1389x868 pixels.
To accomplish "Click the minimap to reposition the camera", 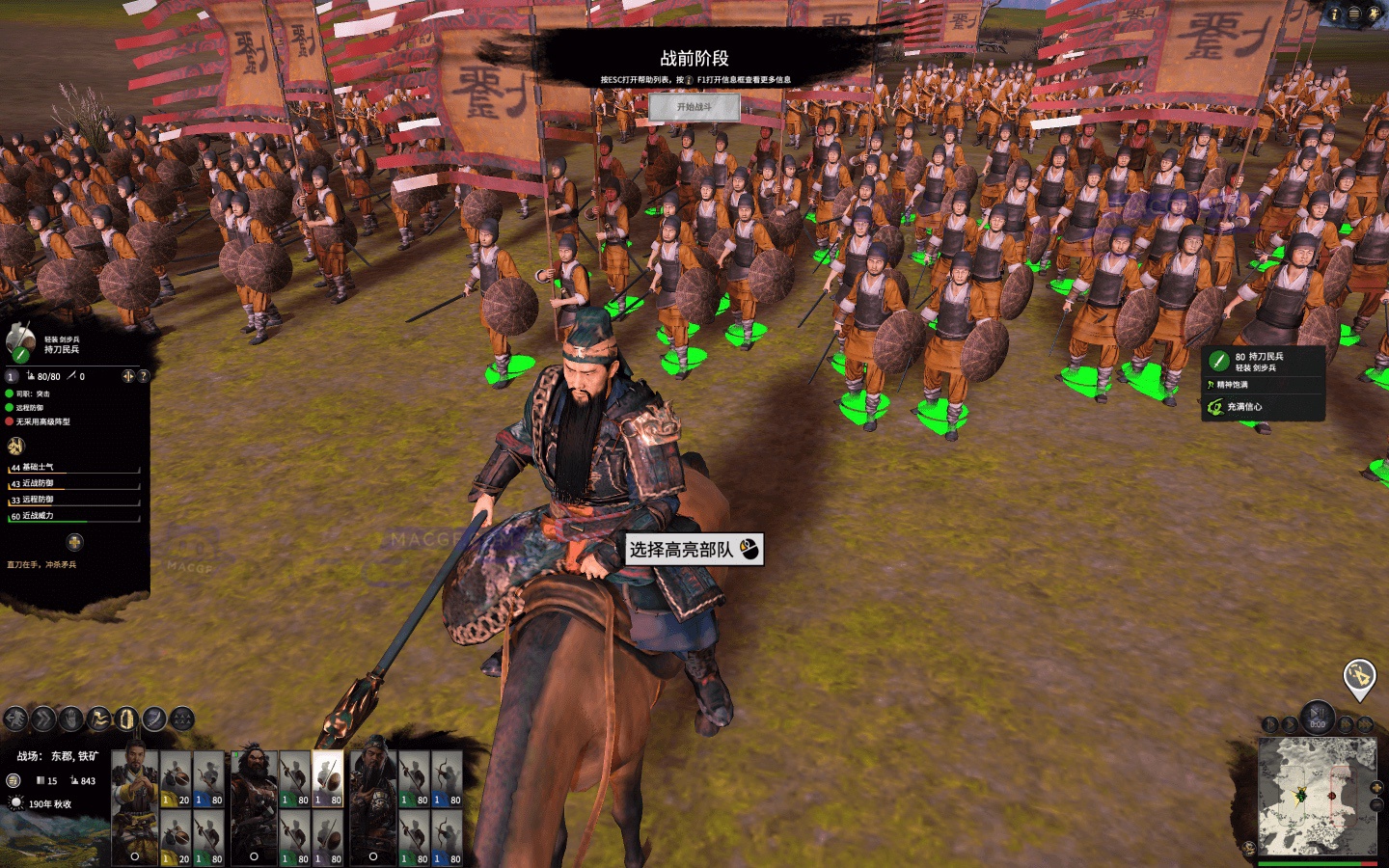I will tap(1319, 796).
